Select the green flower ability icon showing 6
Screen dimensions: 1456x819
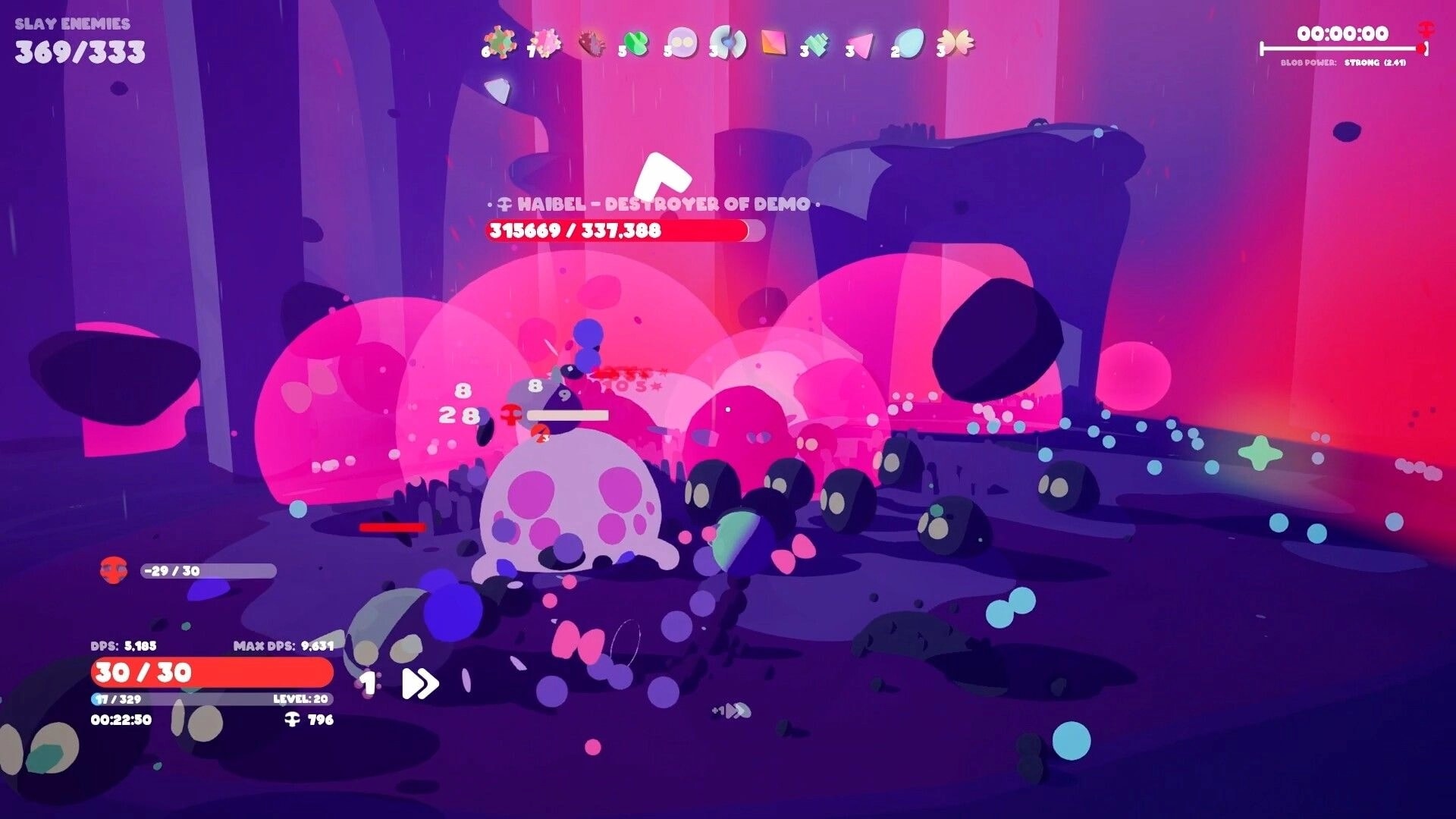coord(498,44)
